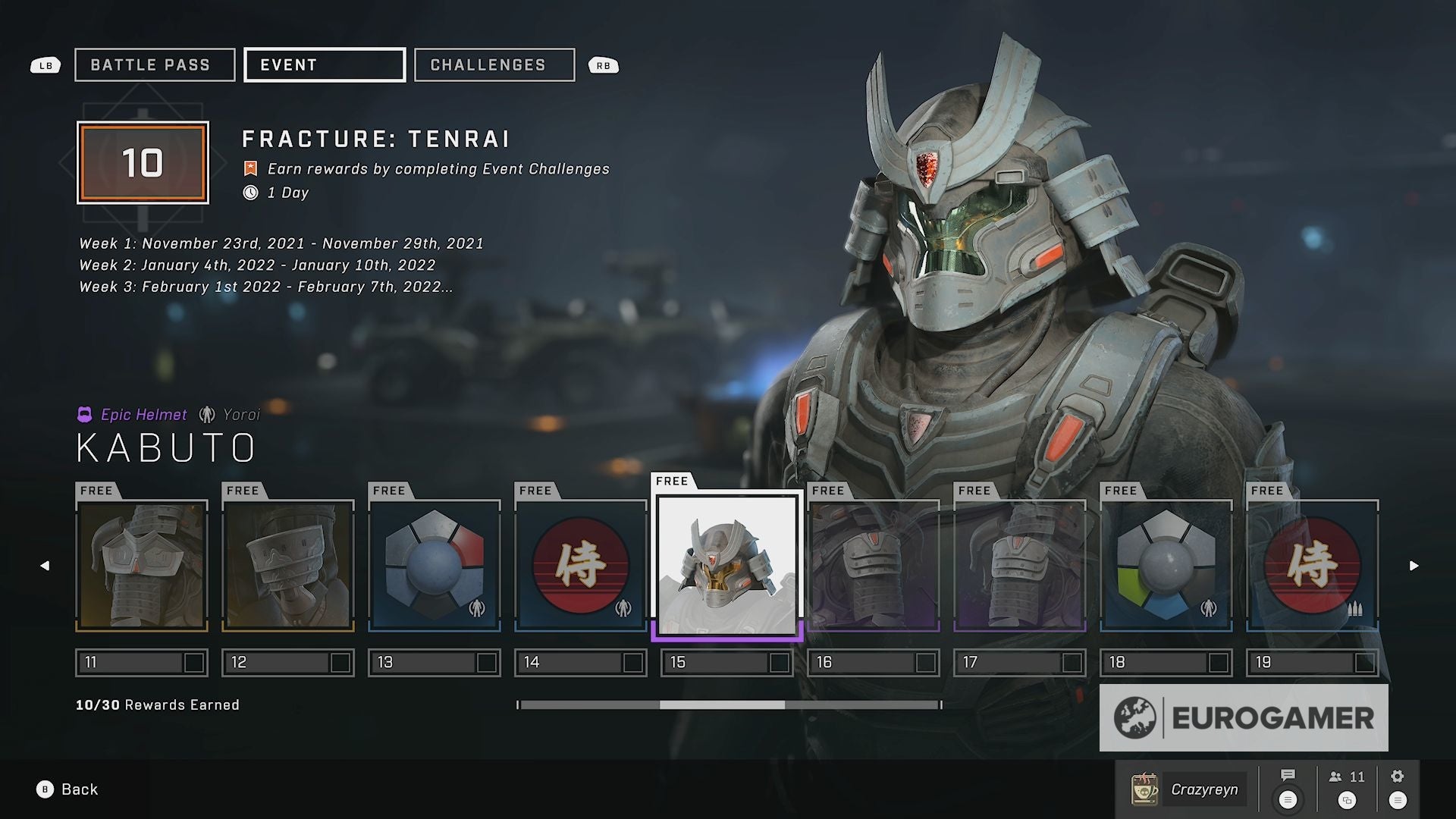Select the tier 16 chest armor reward
1456x819 pixels.
pyautogui.click(x=874, y=566)
